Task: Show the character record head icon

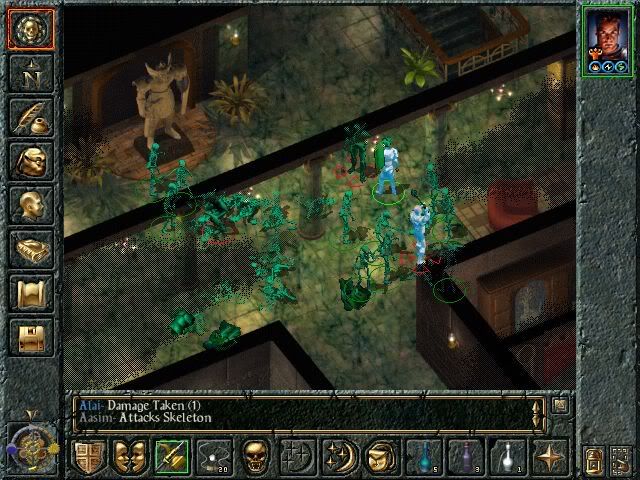Action: point(30,205)
